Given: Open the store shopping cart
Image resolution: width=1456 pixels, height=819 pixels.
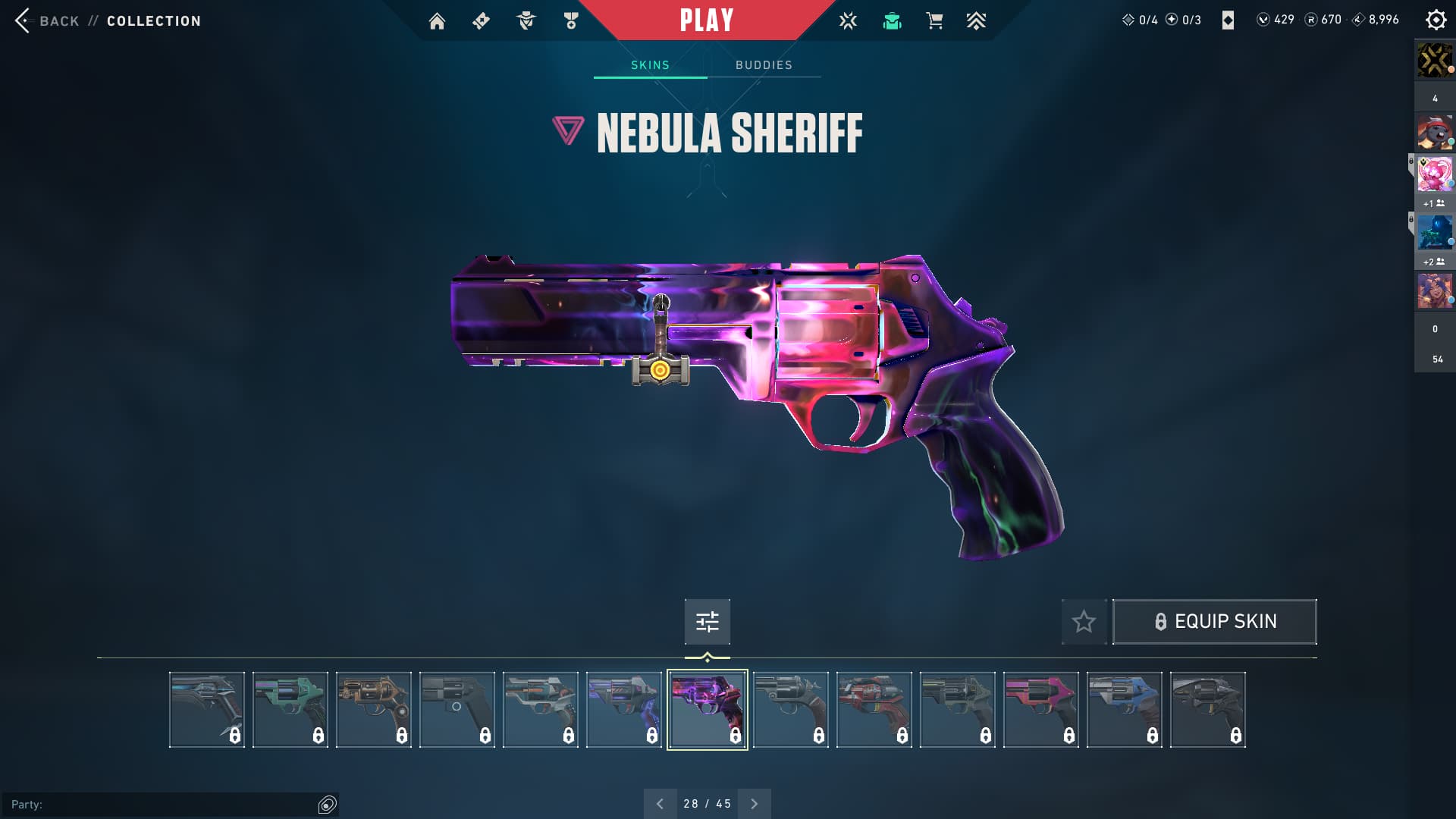Looking at the screenshot, I should [934, 21].
